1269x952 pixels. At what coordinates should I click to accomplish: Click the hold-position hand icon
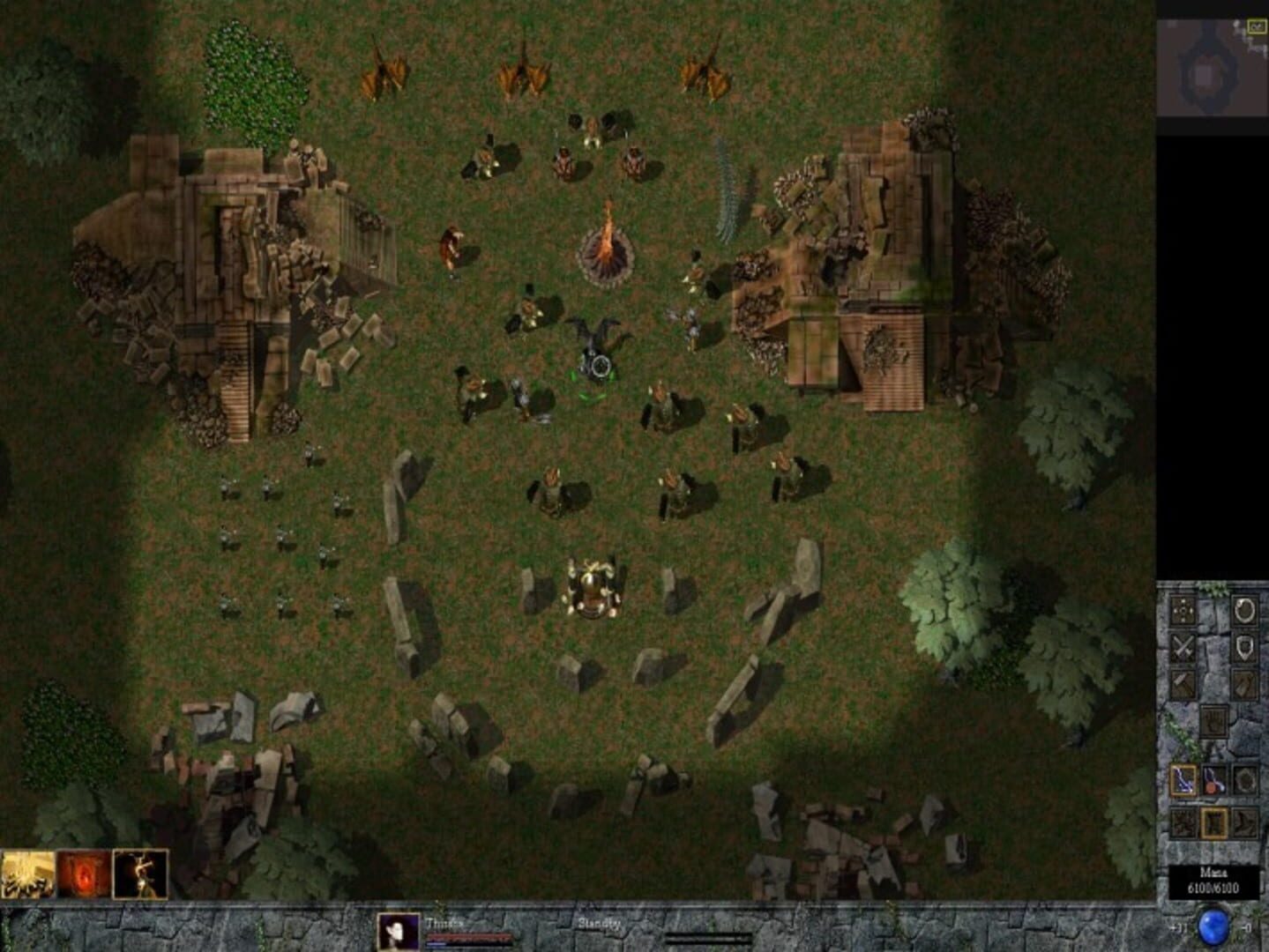[x=1214, y=721]
